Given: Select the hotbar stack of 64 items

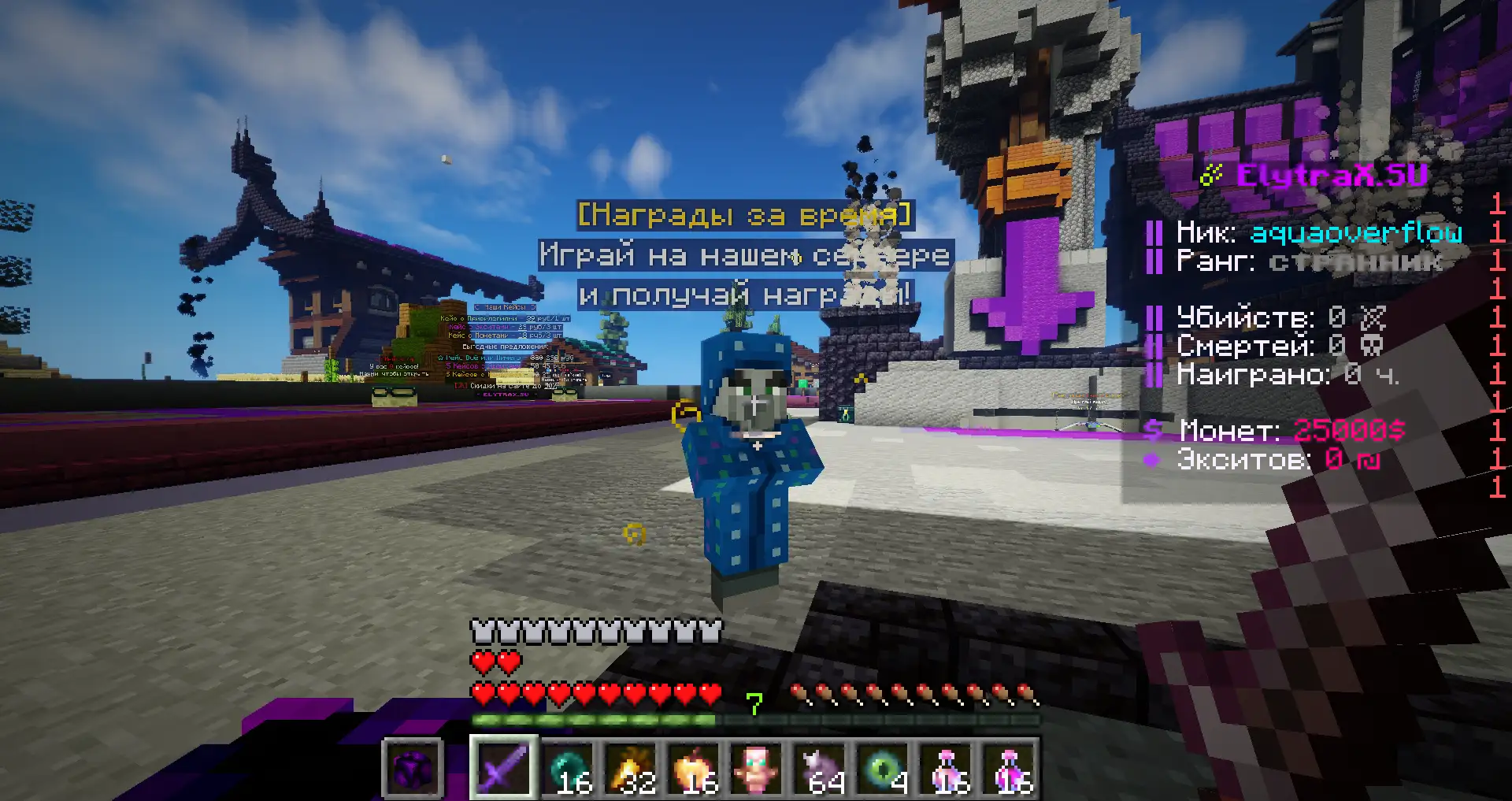Looking at the screenshot, I should coord(819,767).
